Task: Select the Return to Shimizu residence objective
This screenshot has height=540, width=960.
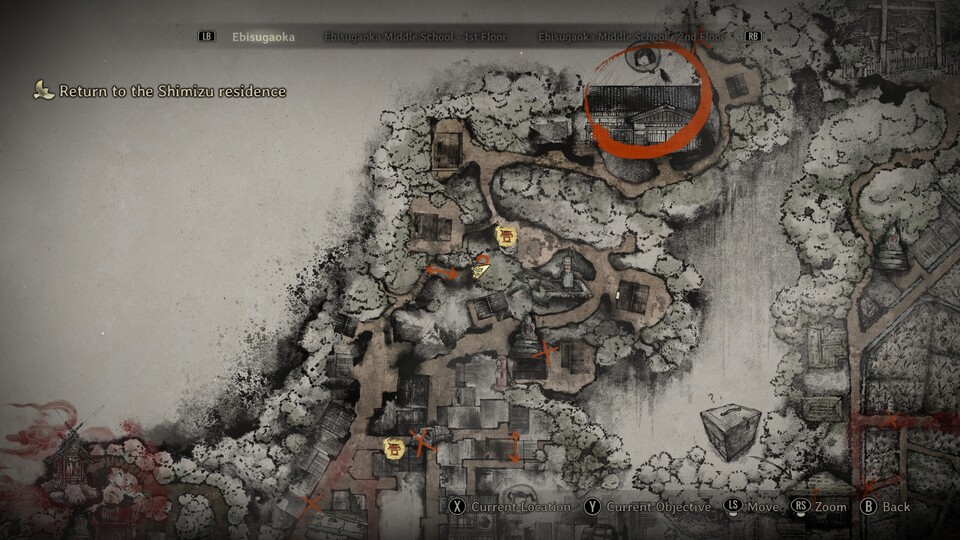Action: [172, 91]
